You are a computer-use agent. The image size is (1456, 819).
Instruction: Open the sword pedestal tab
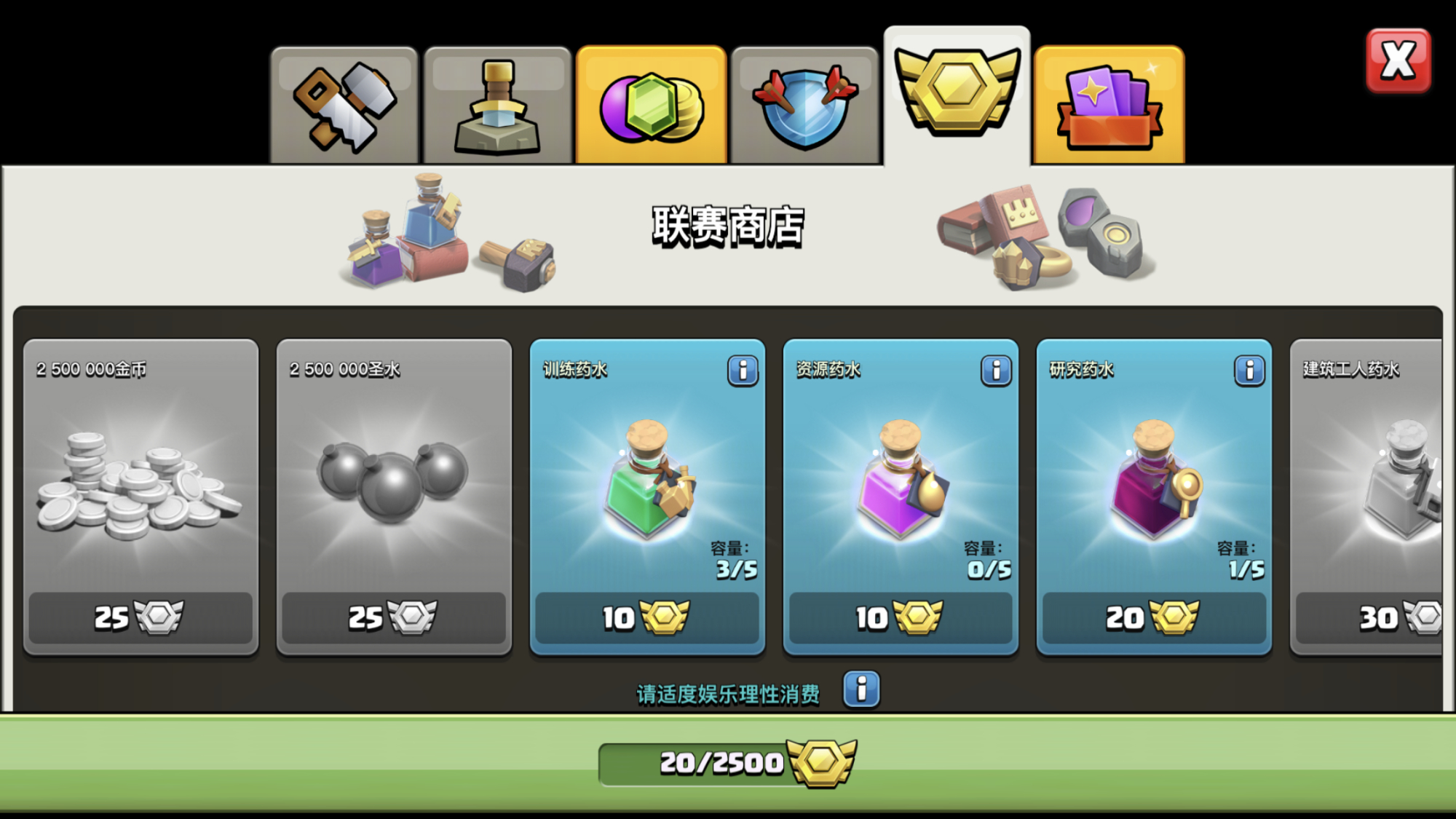point(498,107)
